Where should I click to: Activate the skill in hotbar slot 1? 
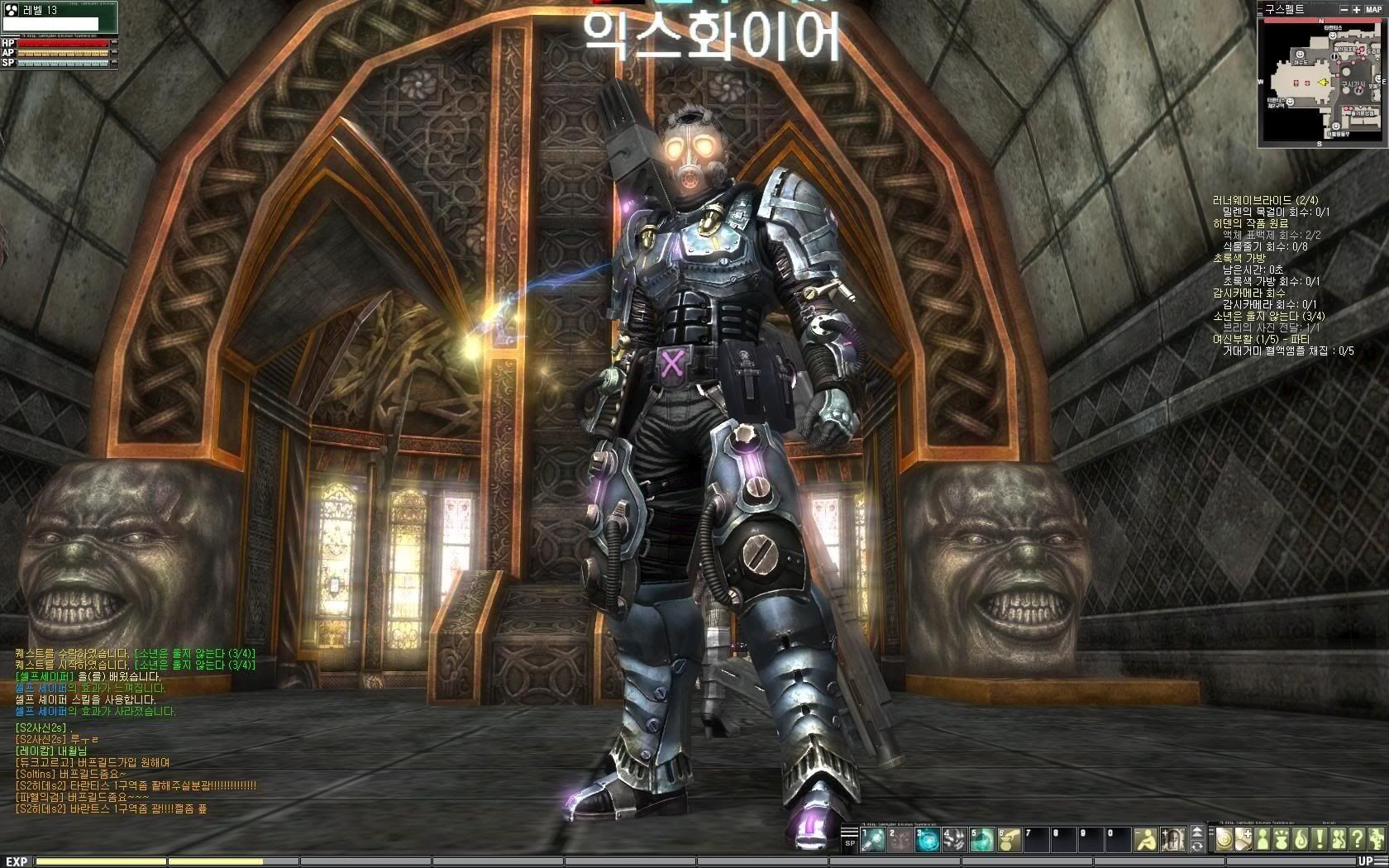click(873, 840)
